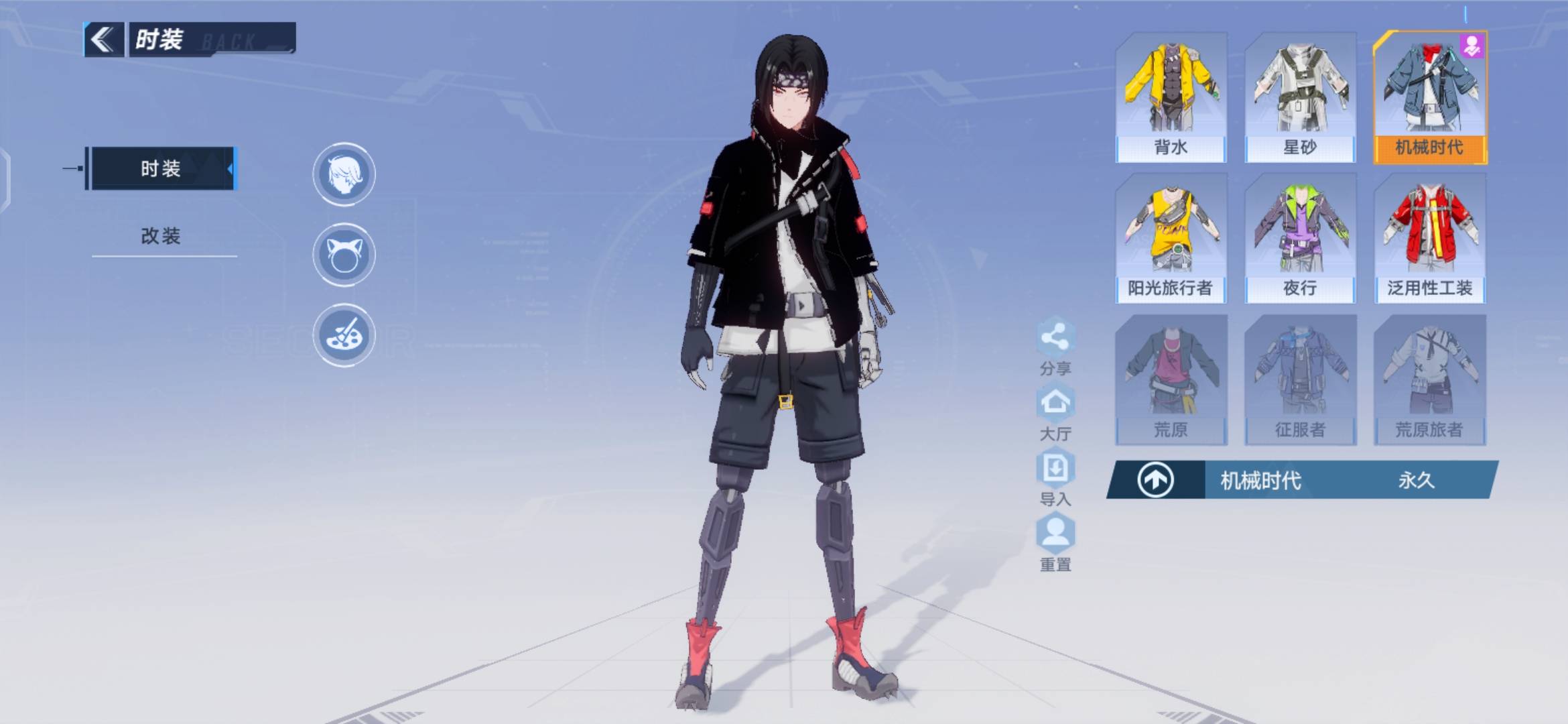The width and height of the screenshot is (1568, 724).
Task: Select the 背水 yellow jacket outfit
Action: click(1171, 97)
